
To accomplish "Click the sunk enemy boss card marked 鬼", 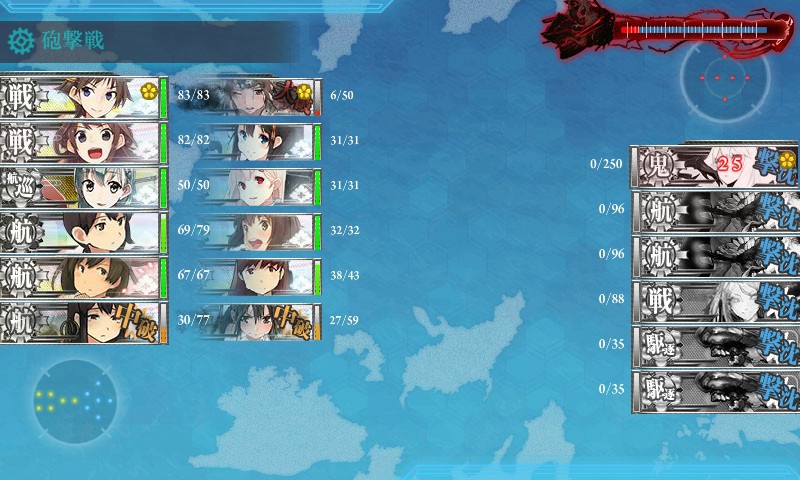I will coord(714,165).
